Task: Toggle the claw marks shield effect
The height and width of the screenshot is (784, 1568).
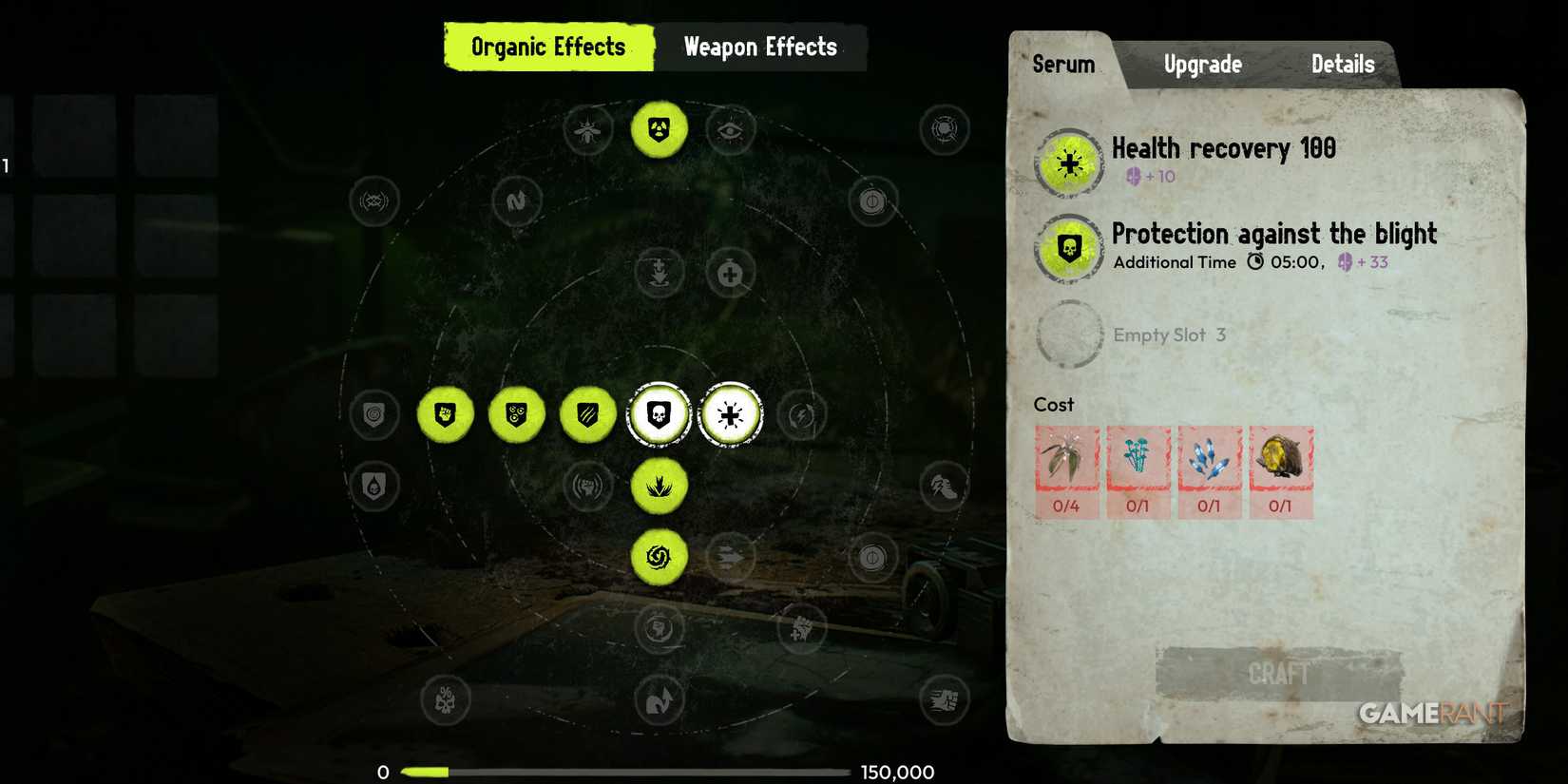Action: 587,414
